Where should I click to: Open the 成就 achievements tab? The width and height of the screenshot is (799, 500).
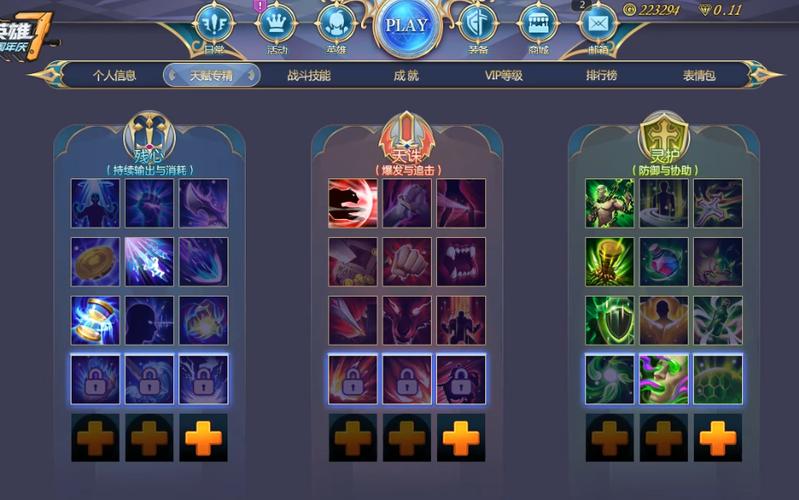coord(405,75)
